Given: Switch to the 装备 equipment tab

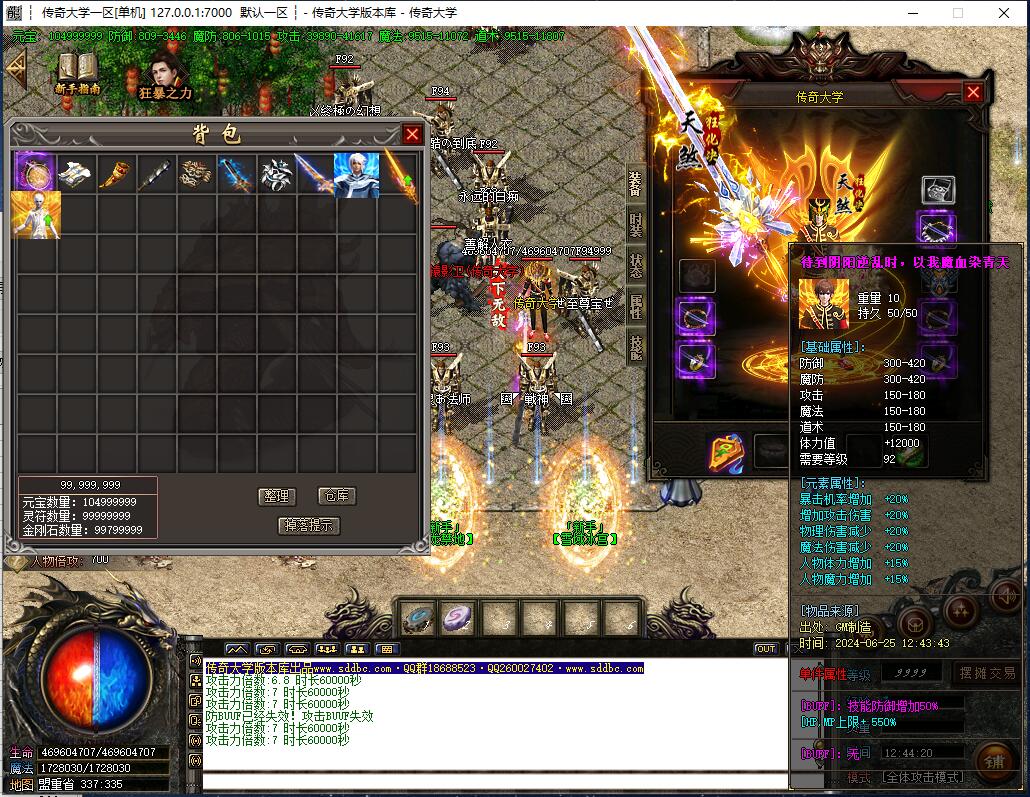Looking at the screenshot, I should (636, 182).
